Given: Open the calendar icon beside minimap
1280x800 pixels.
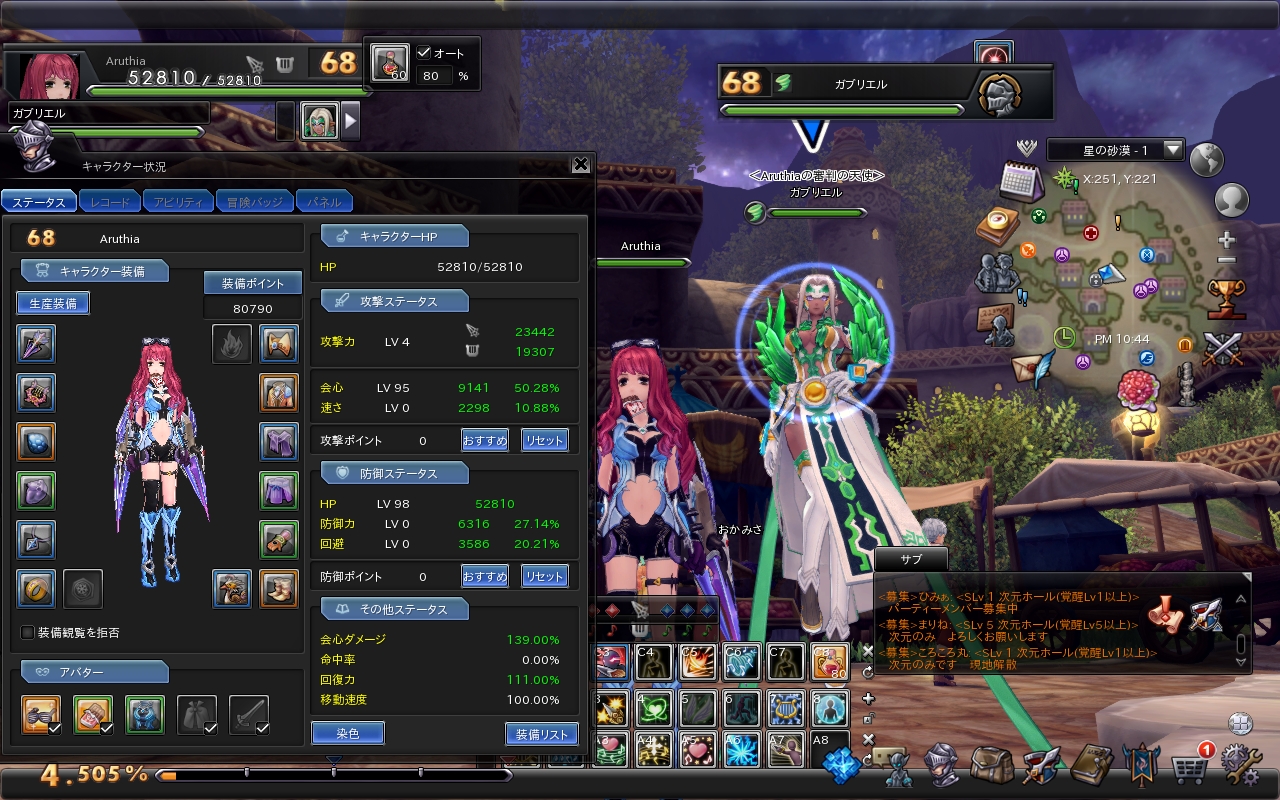Looking at the screenshot, I should click(x=1021, y=181).
